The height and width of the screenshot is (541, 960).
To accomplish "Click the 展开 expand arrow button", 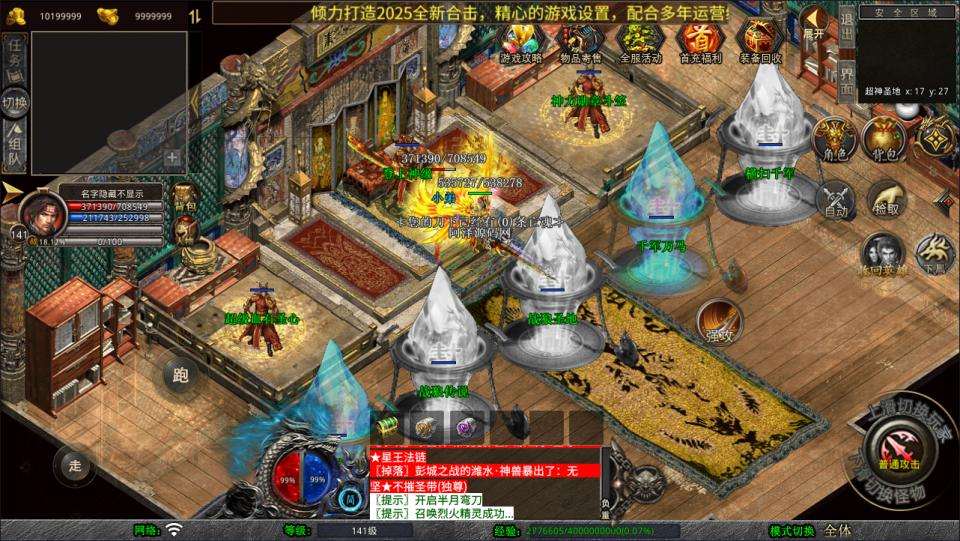I will coord(815,23).
